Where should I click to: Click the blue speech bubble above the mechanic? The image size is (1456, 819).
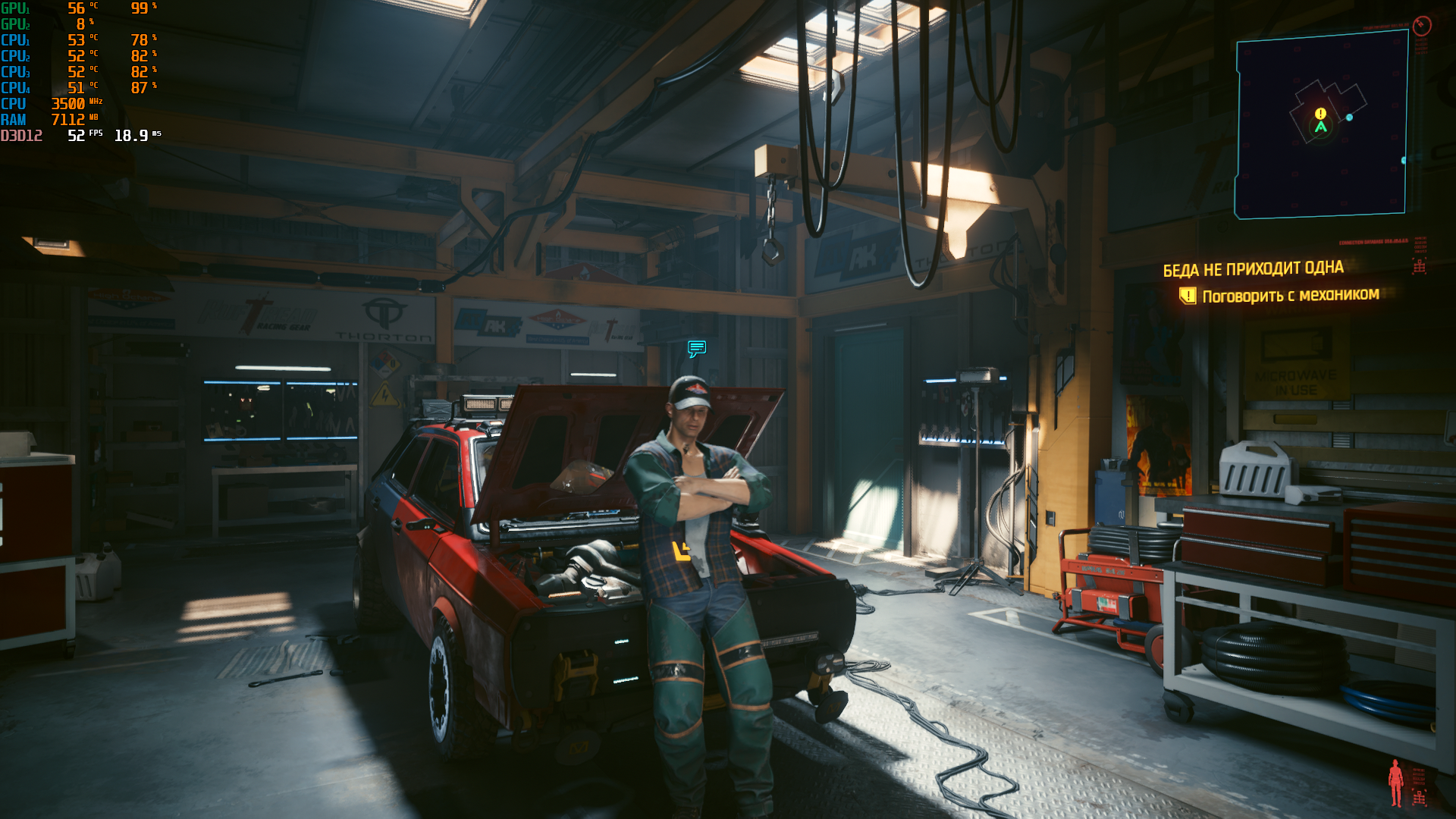[x=697, y=348]
